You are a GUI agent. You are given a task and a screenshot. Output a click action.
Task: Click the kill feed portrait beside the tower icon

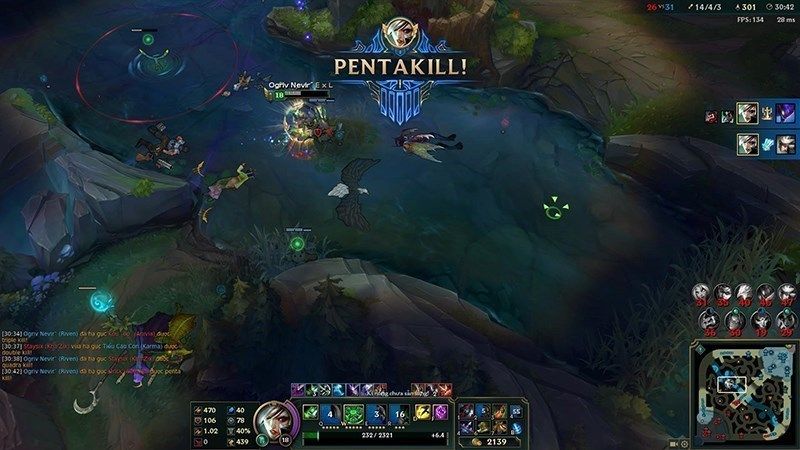tap(745, 112)
